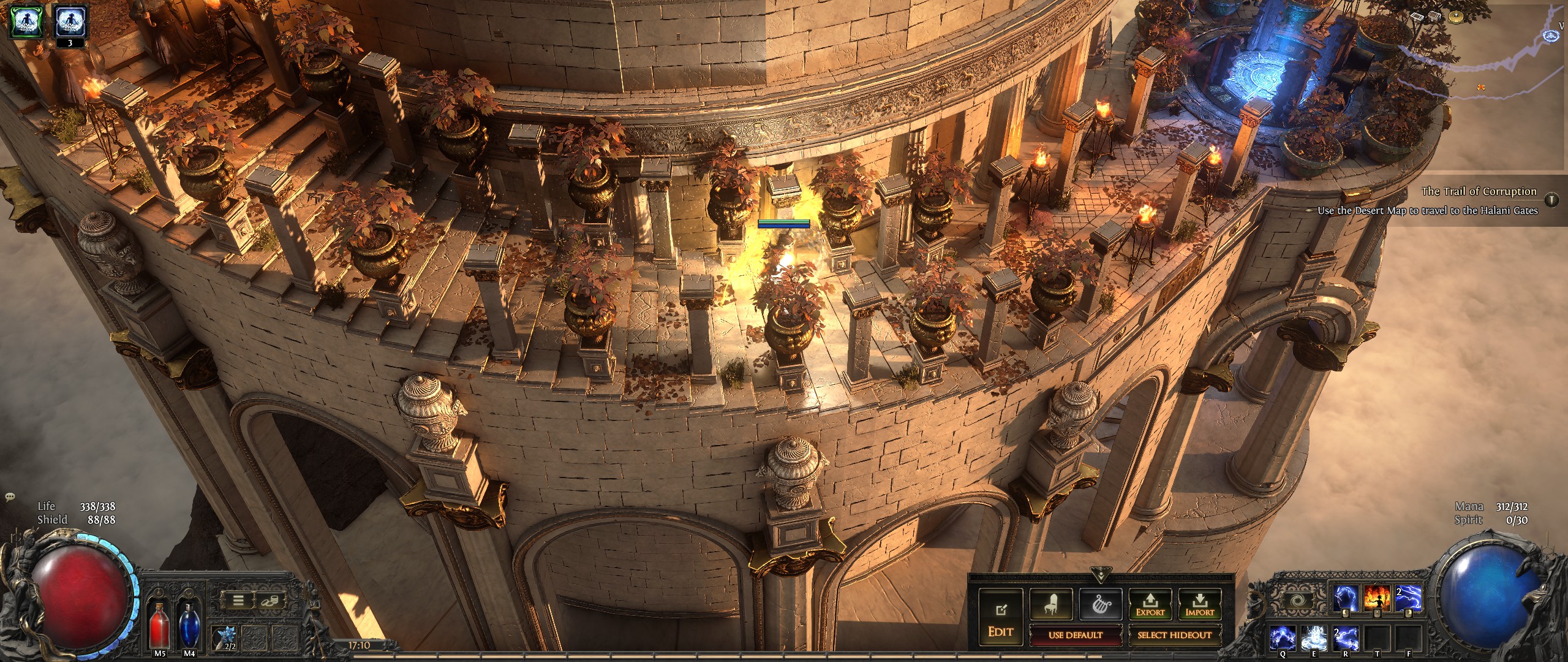
Task: Click the swirl portal button
Action: [1298, 599]
